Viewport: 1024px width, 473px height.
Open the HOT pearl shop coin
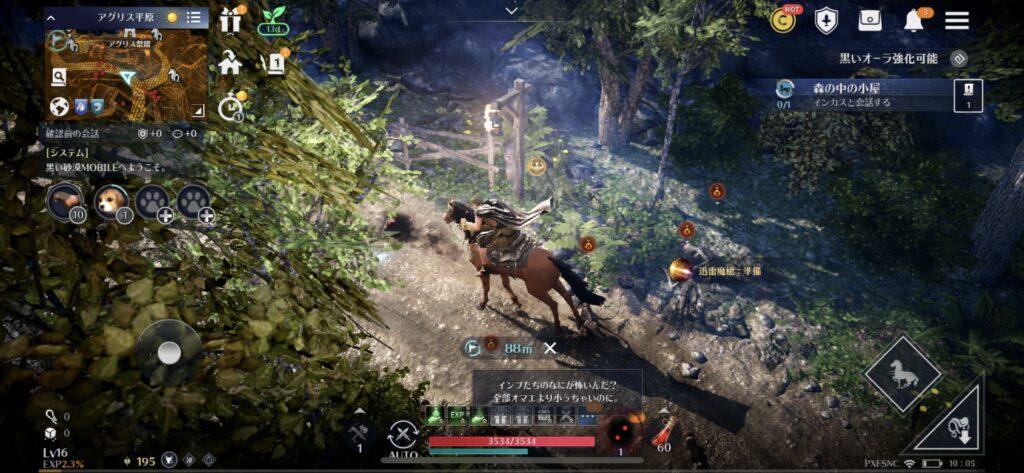point(784,19)
